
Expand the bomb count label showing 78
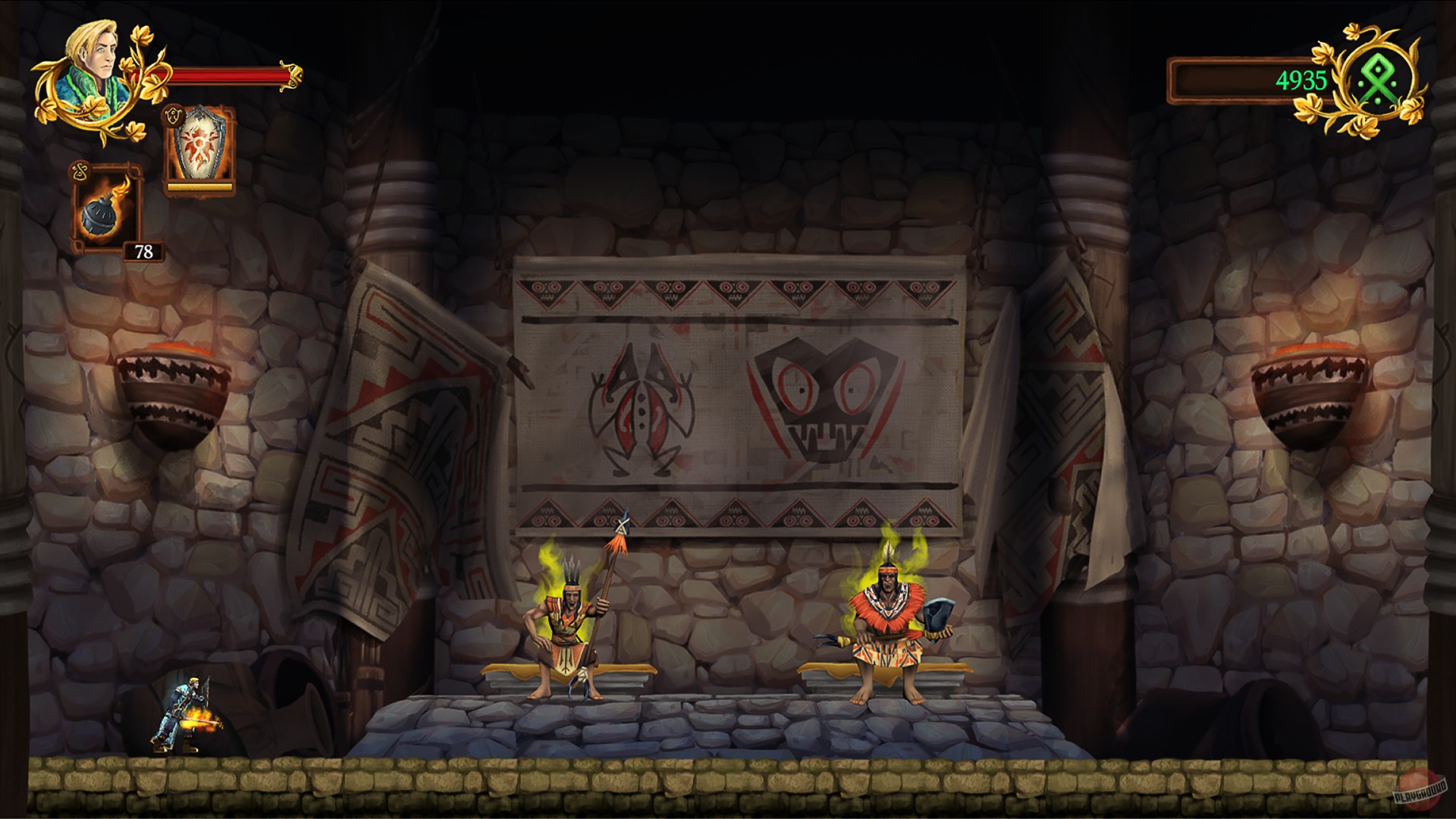click(x=143, y=250)
